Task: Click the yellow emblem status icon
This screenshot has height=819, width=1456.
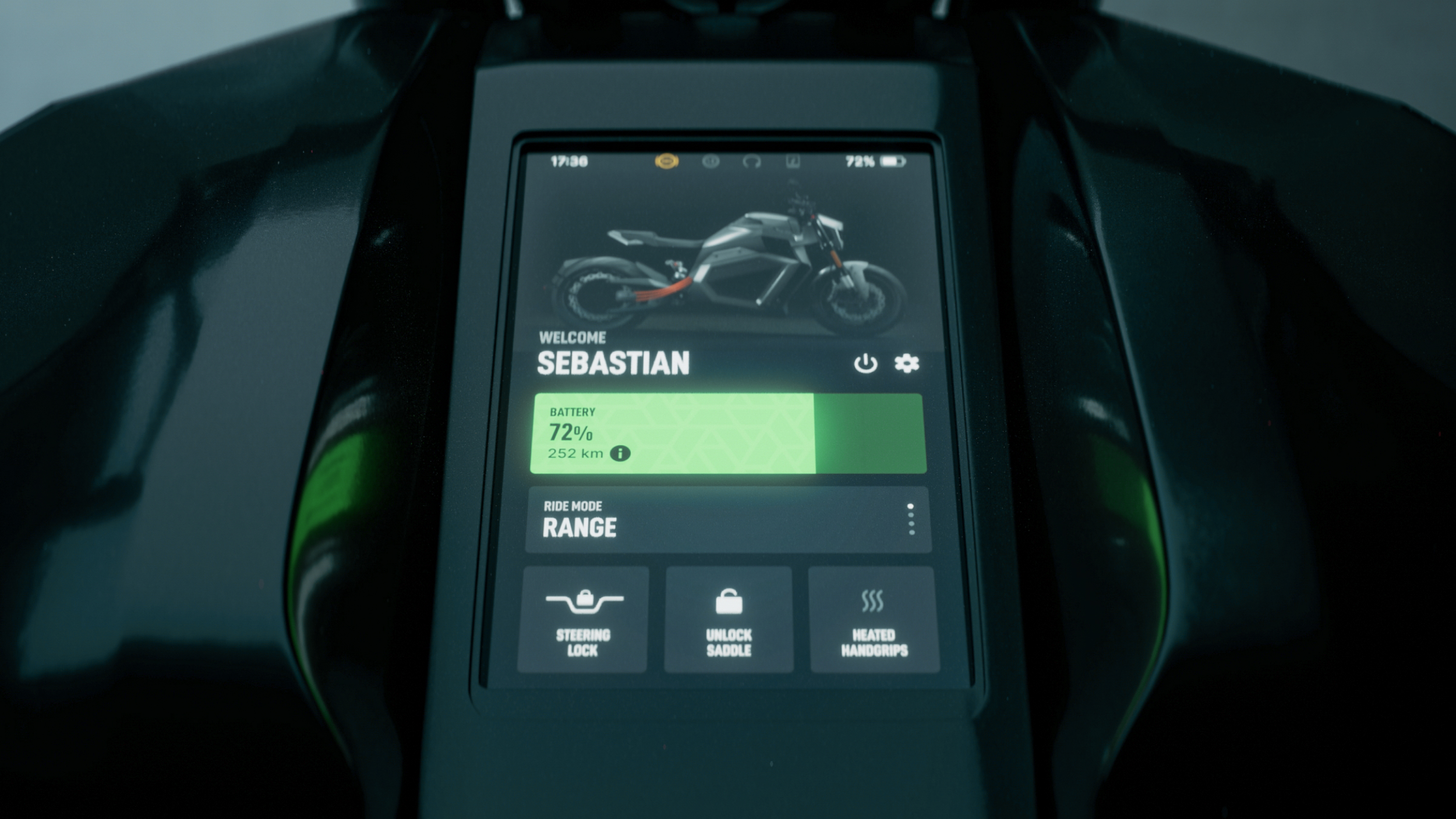Action: coord(666,161)
